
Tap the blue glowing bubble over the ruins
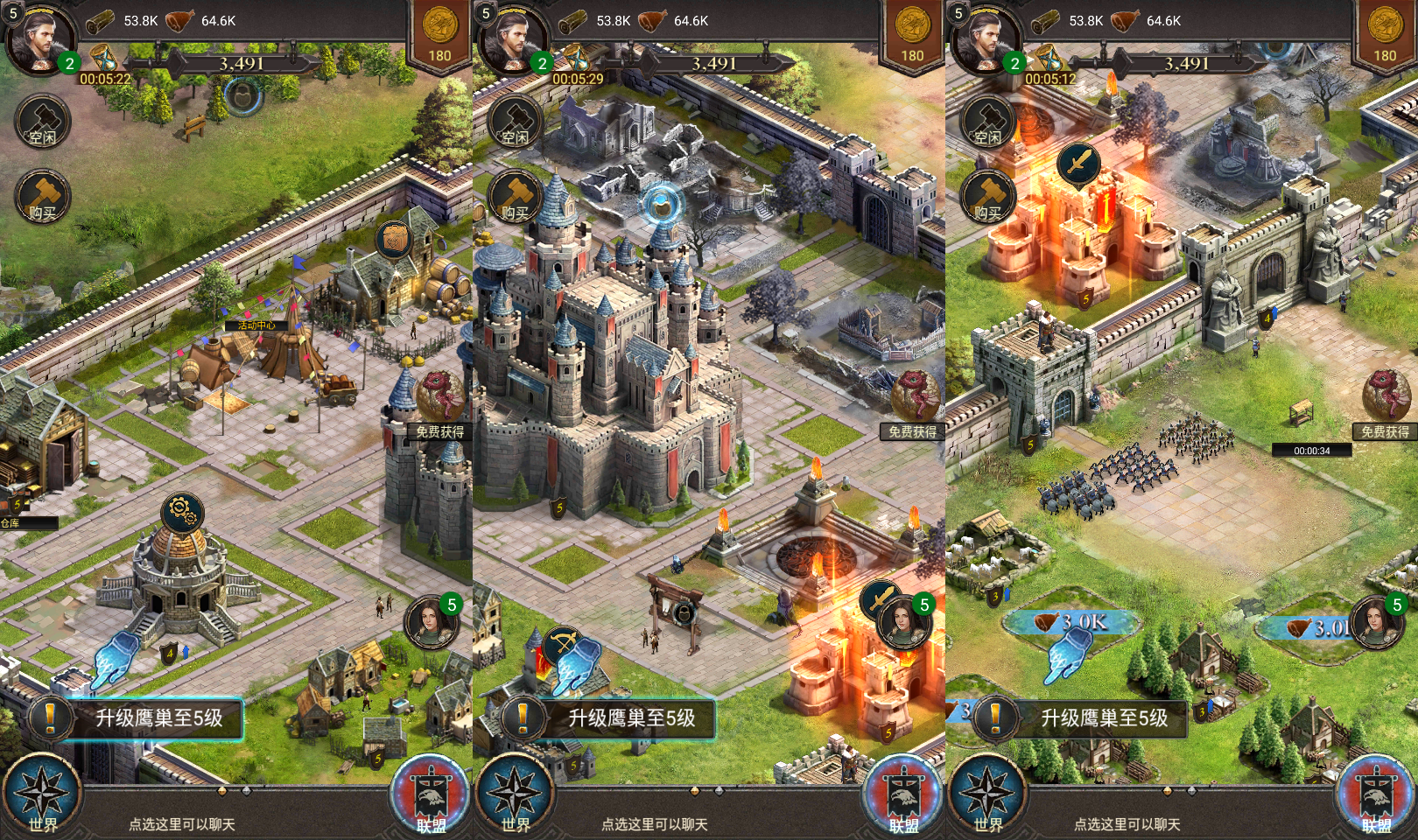point(663,206)
